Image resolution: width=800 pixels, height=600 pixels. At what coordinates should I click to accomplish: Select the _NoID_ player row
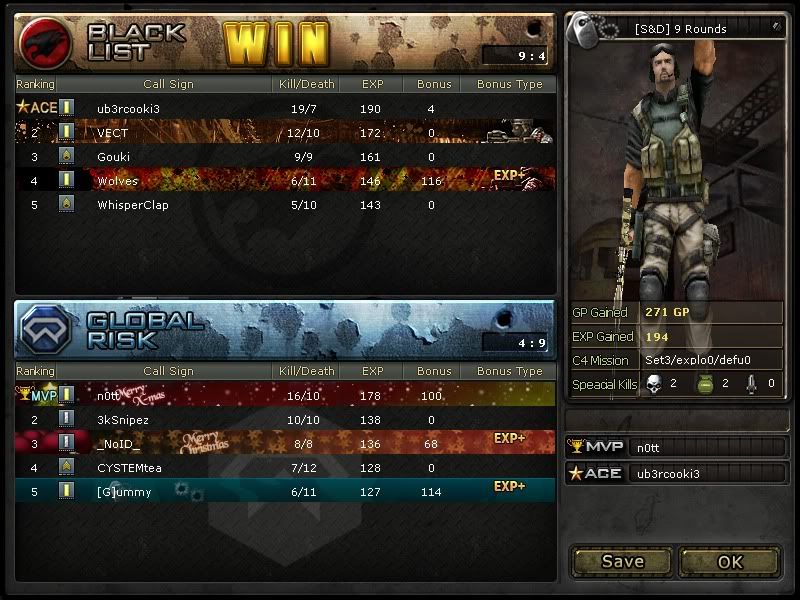pyautogui.click(x=285, y=443)
